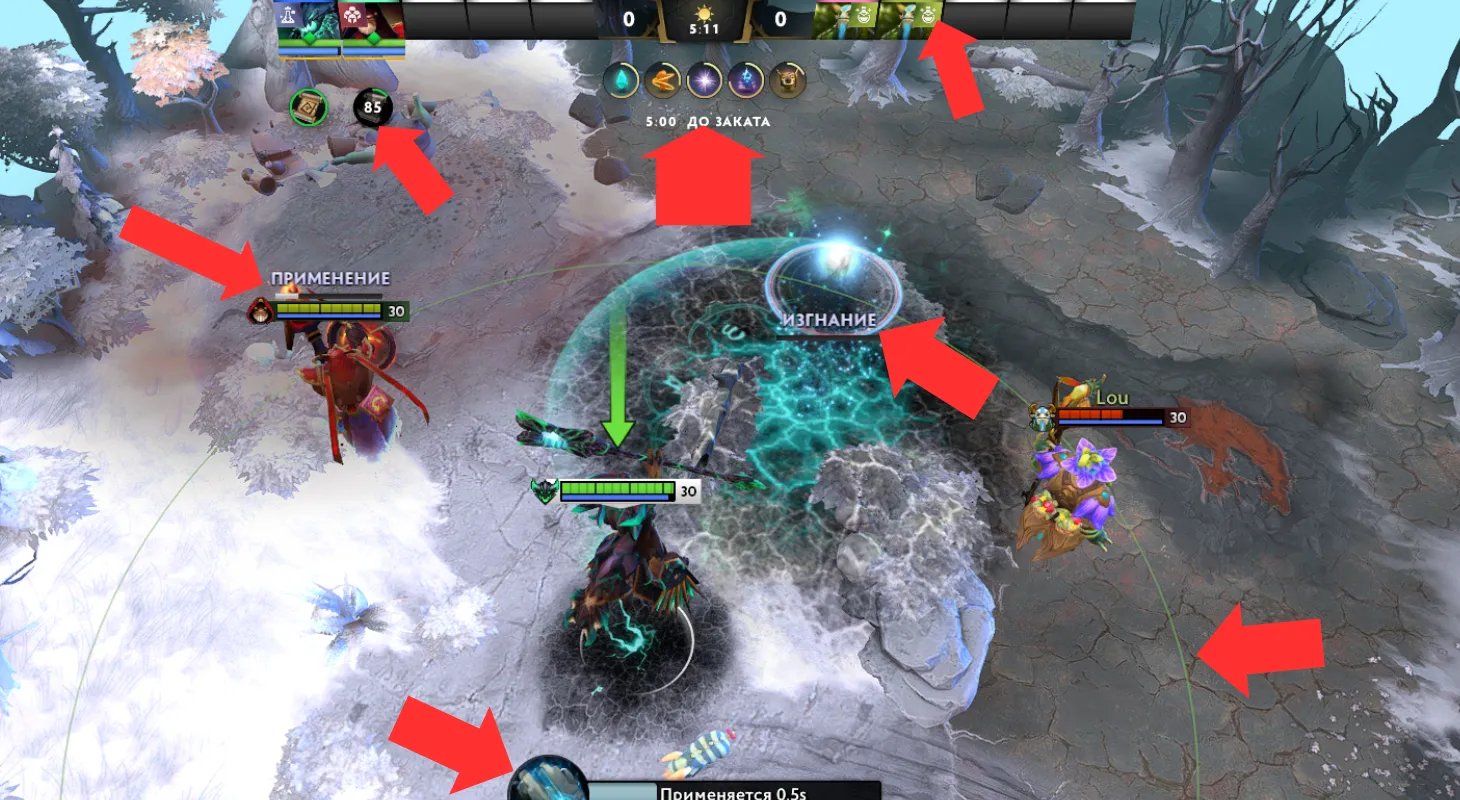Click the purple starburst item icon
This screenshot has height=800, width=1460.
702,81
